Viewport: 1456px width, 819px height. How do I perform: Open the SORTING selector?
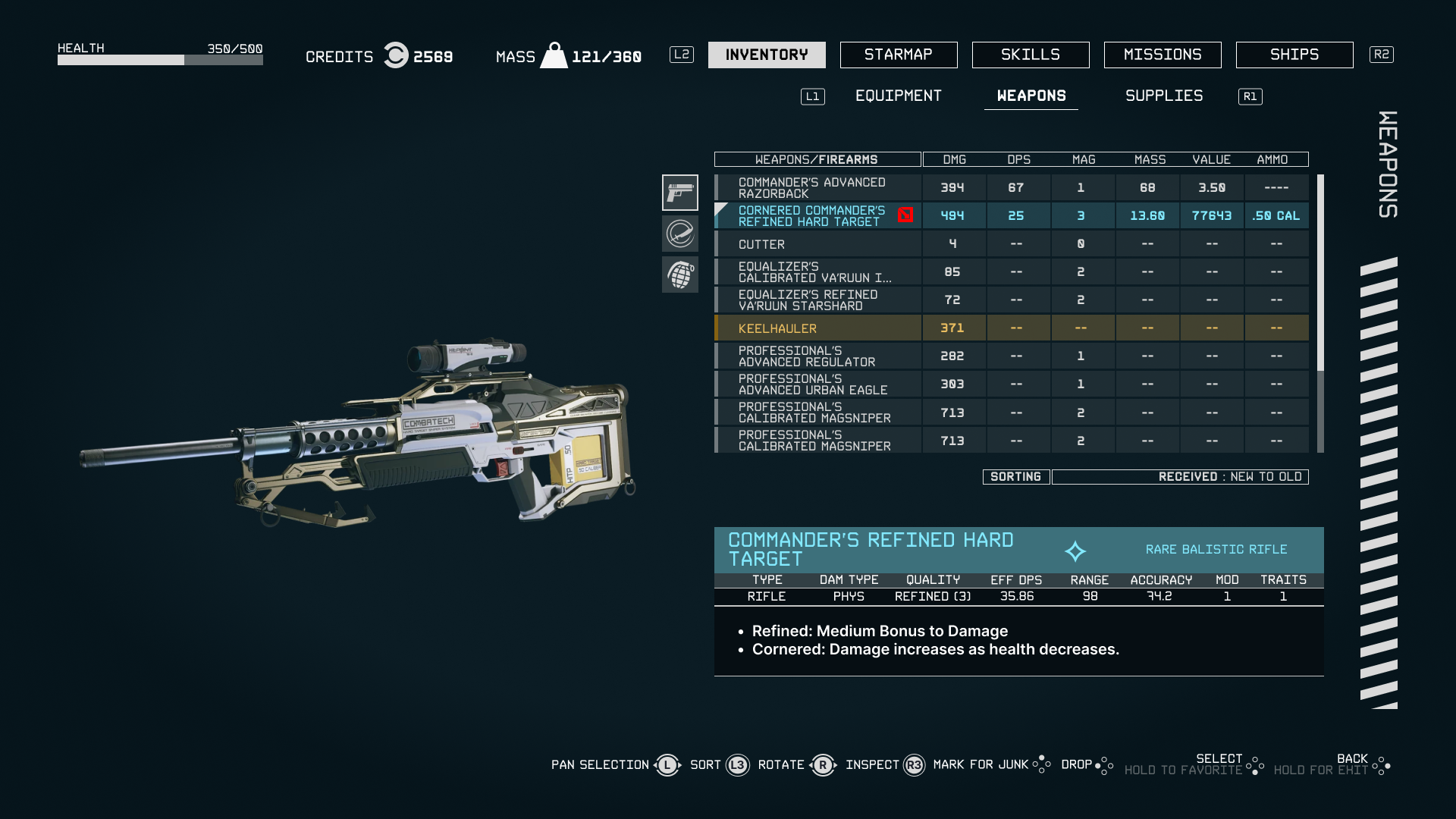click(1015, 476)
